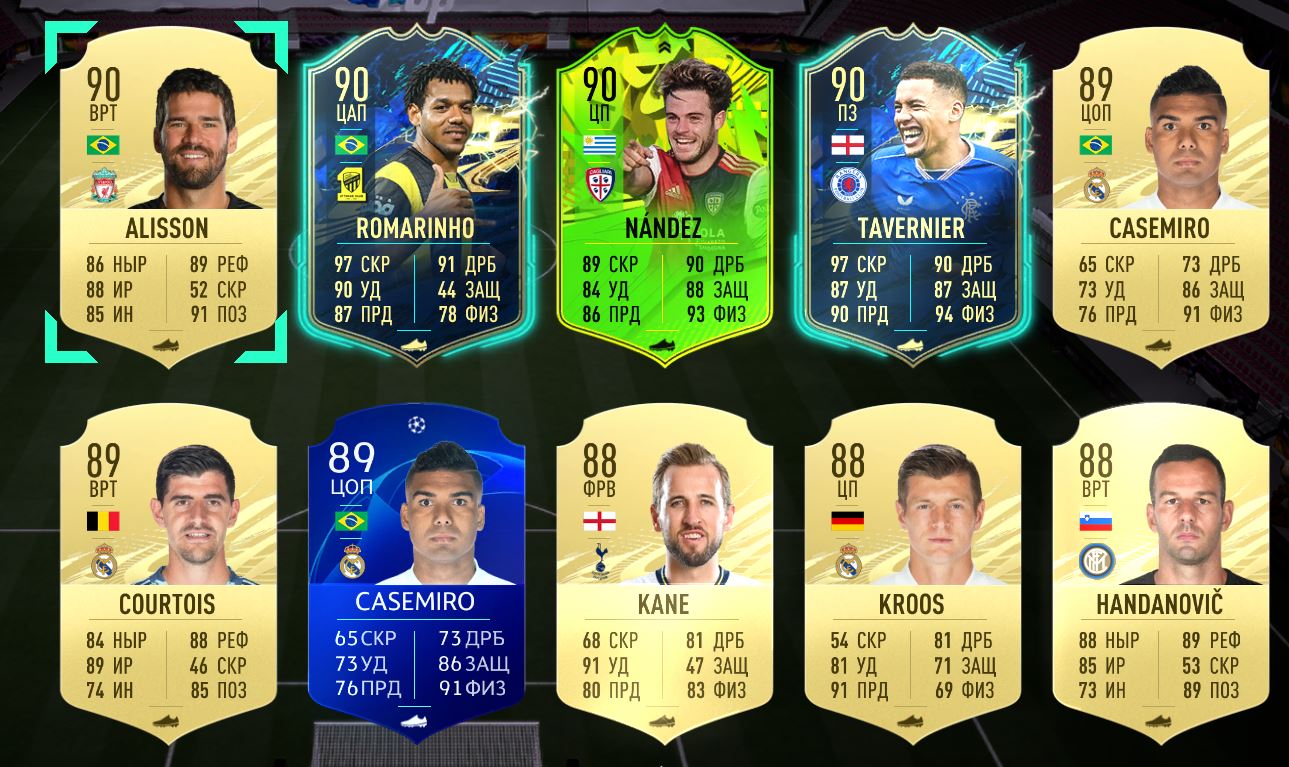Screen dimensions: 1289x767
Task: Select the ВРТ position label on Handanovič's card
Action: pos(1095,490)
